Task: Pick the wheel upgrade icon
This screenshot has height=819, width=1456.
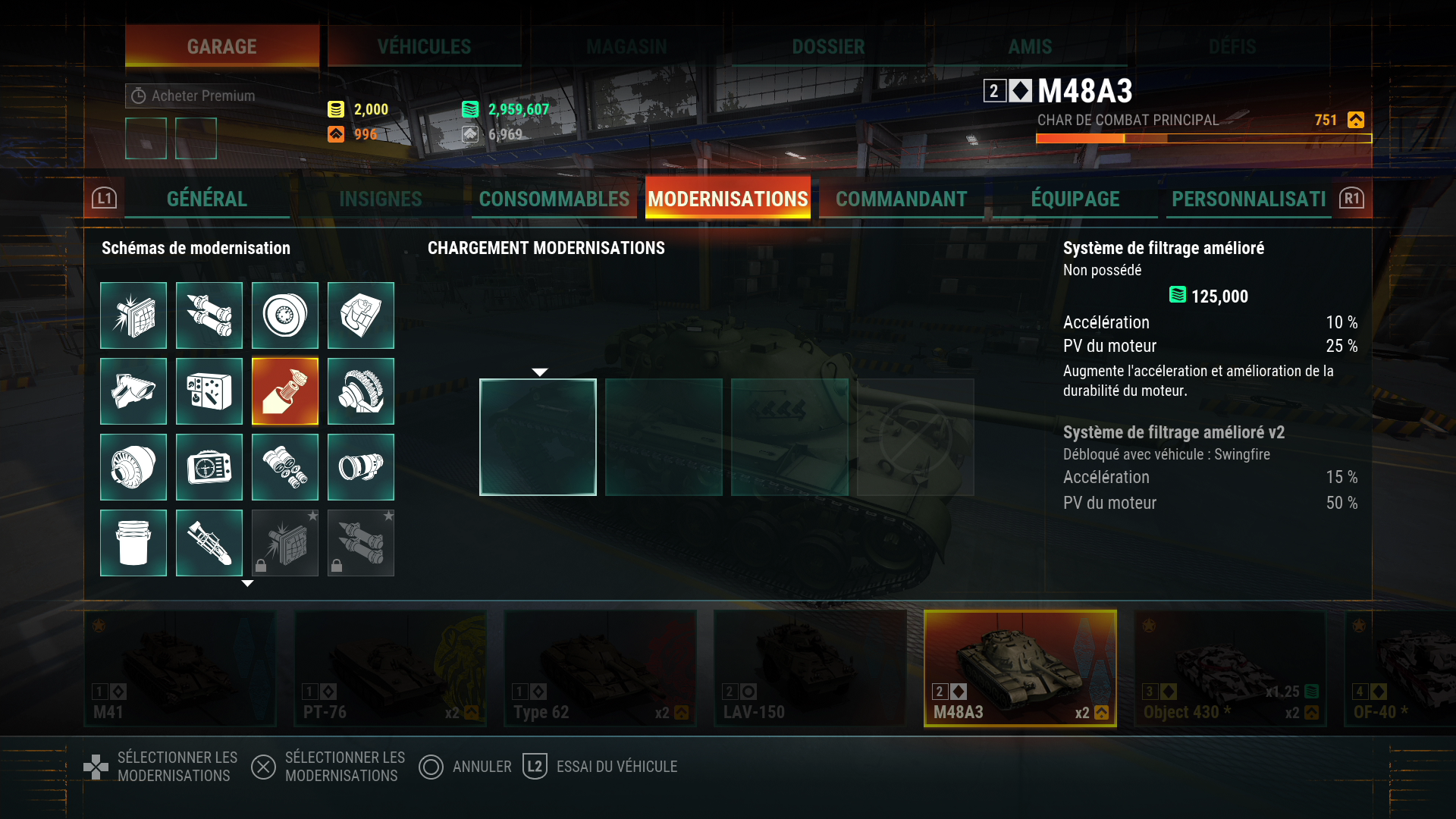Action: (285, 315)
